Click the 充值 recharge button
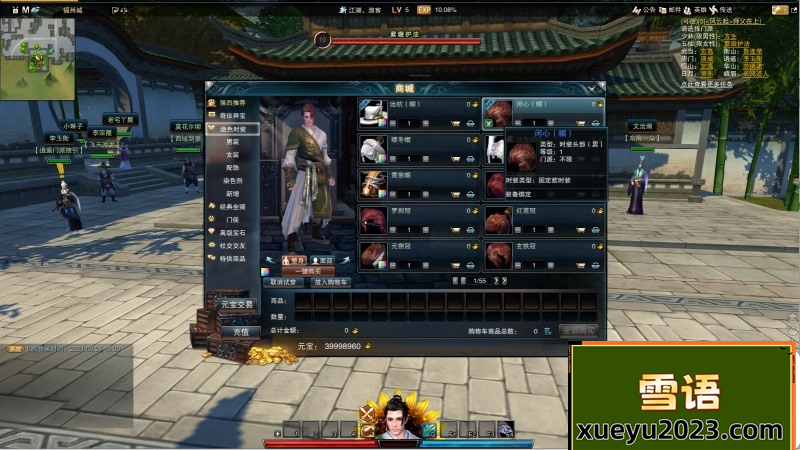The image size is (800, 450). pyautogui.click(x=240, y=331)
